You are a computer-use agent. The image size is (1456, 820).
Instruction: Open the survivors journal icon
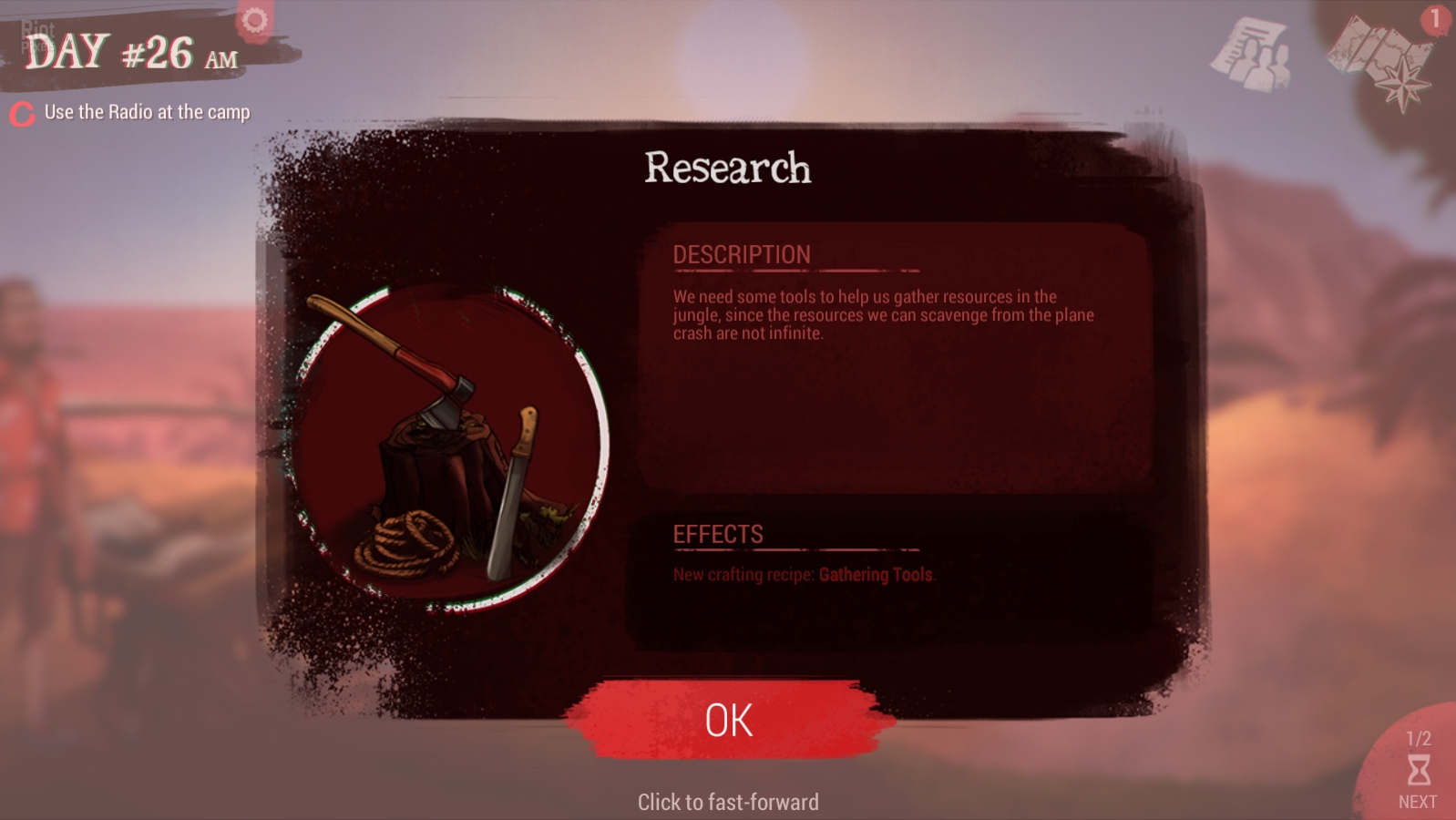click(1252, 55)
